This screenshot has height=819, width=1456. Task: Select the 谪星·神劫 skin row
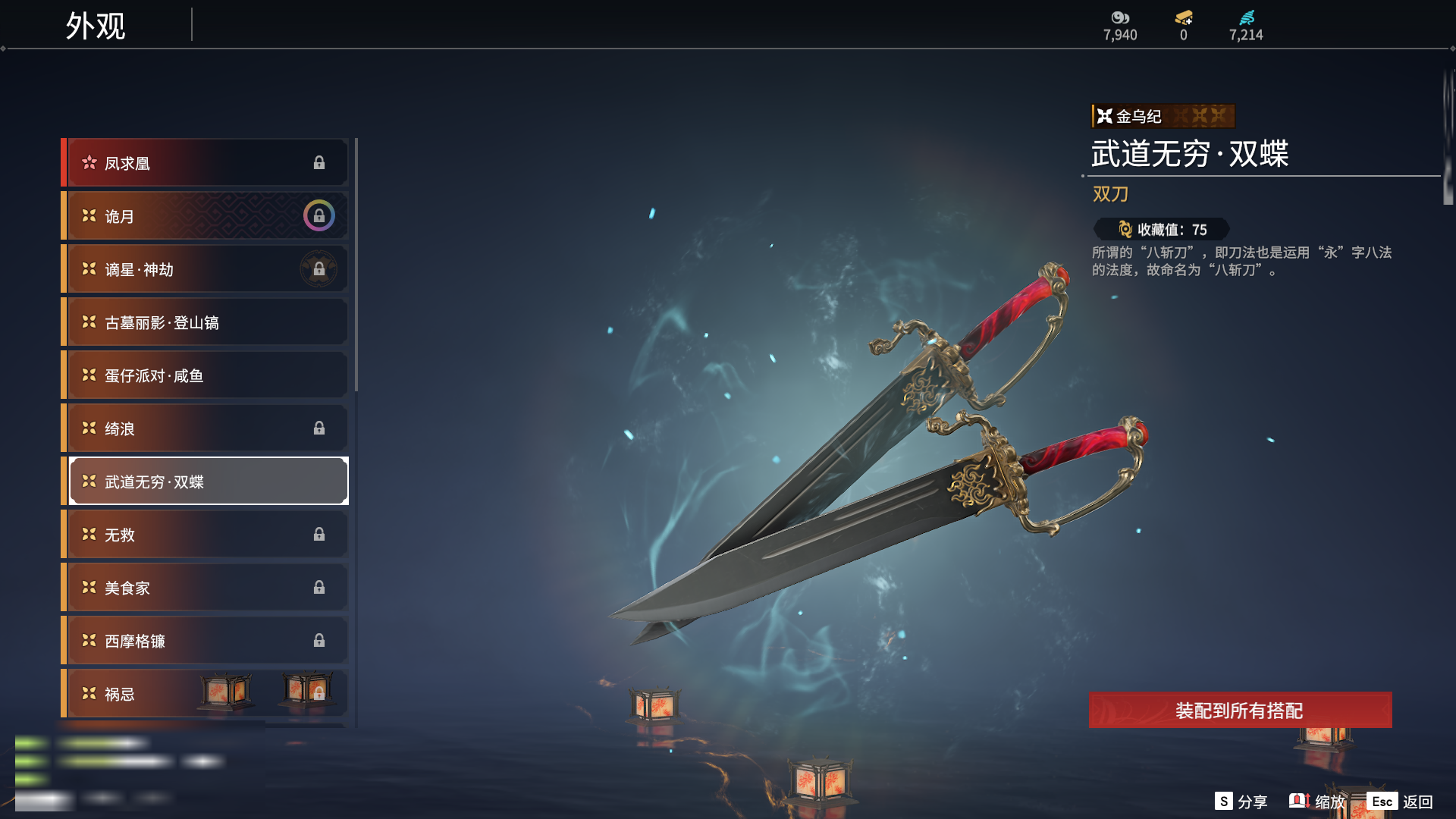coord(206,269)
